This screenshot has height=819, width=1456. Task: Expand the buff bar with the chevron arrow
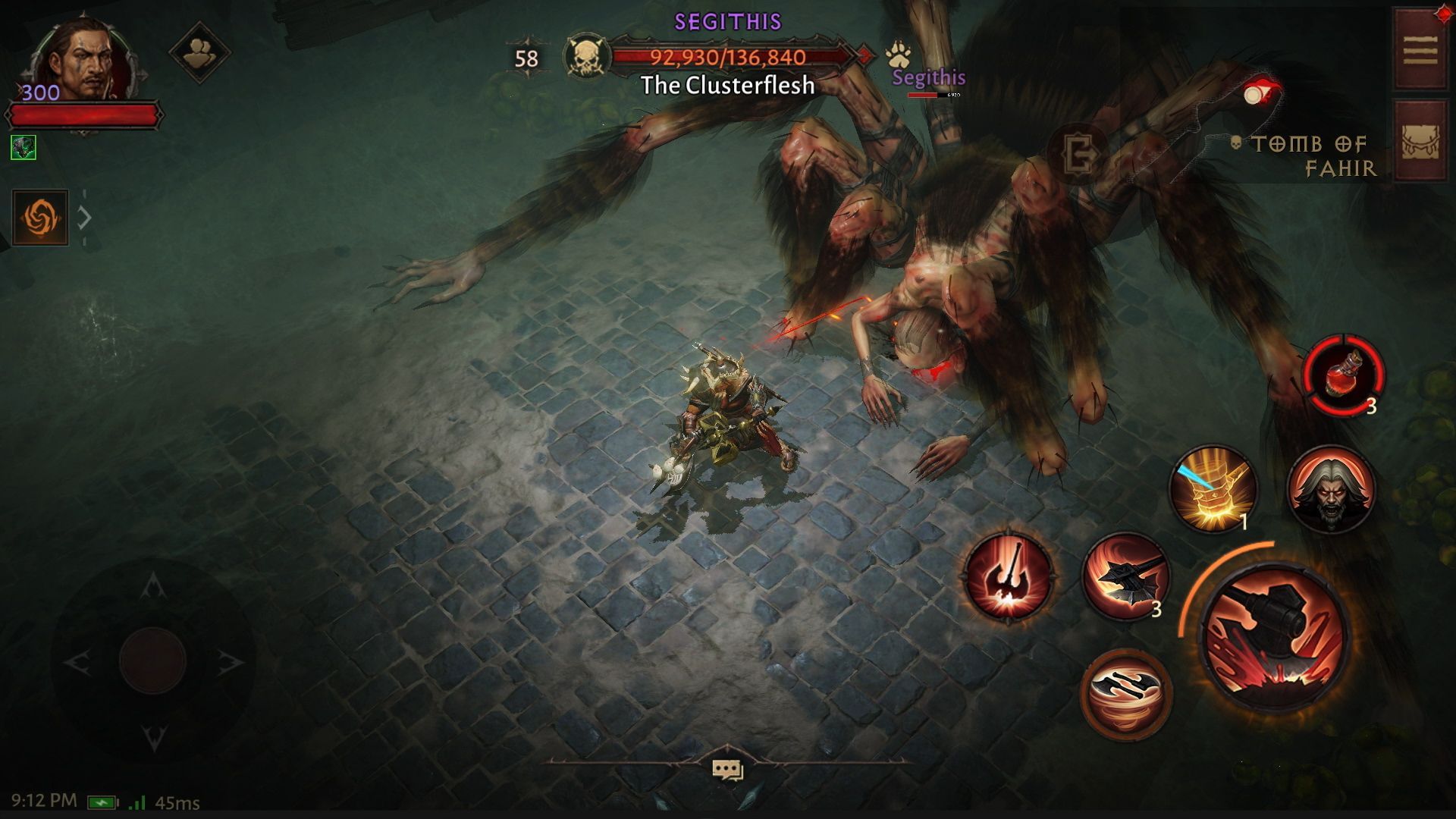click(x=83, y=218)
